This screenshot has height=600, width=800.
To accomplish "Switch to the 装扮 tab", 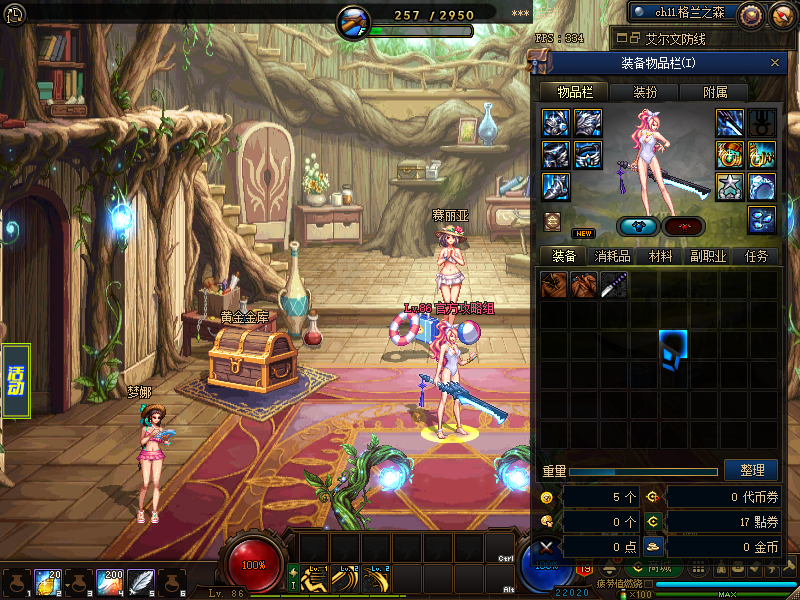I will (645, 92).
